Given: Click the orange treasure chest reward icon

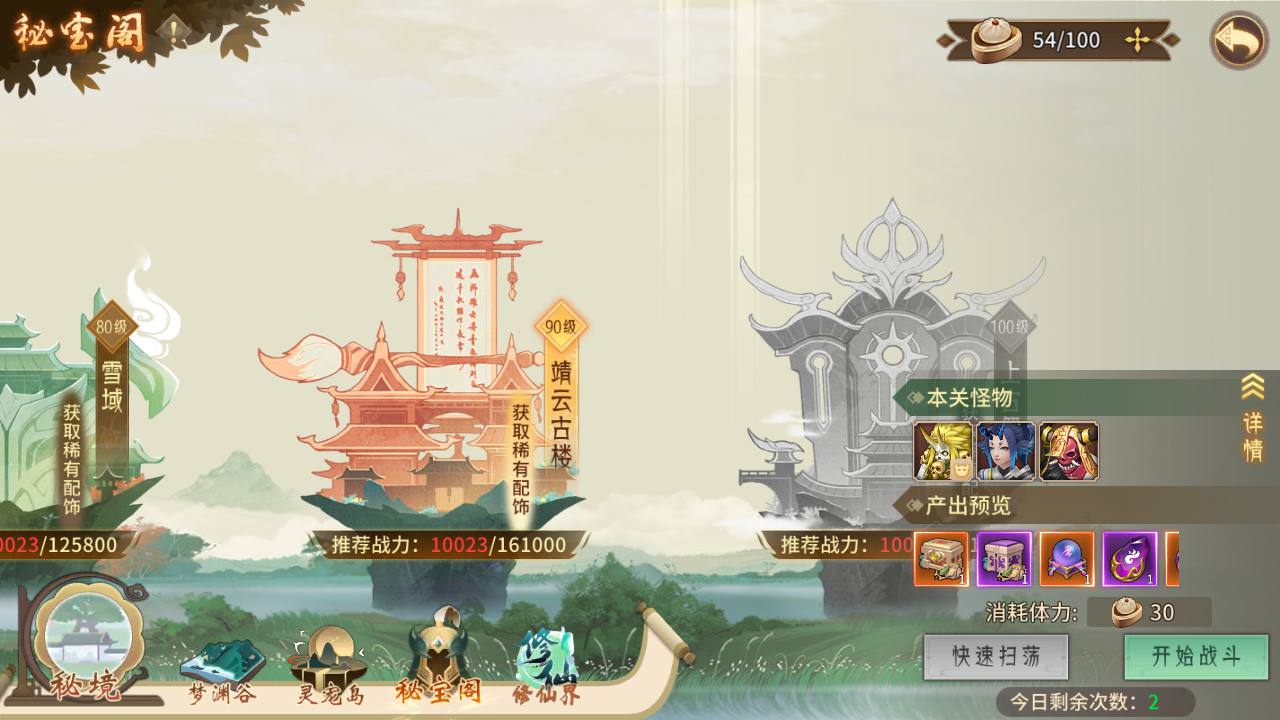Looking at the screenshot, I should point(936,562).
